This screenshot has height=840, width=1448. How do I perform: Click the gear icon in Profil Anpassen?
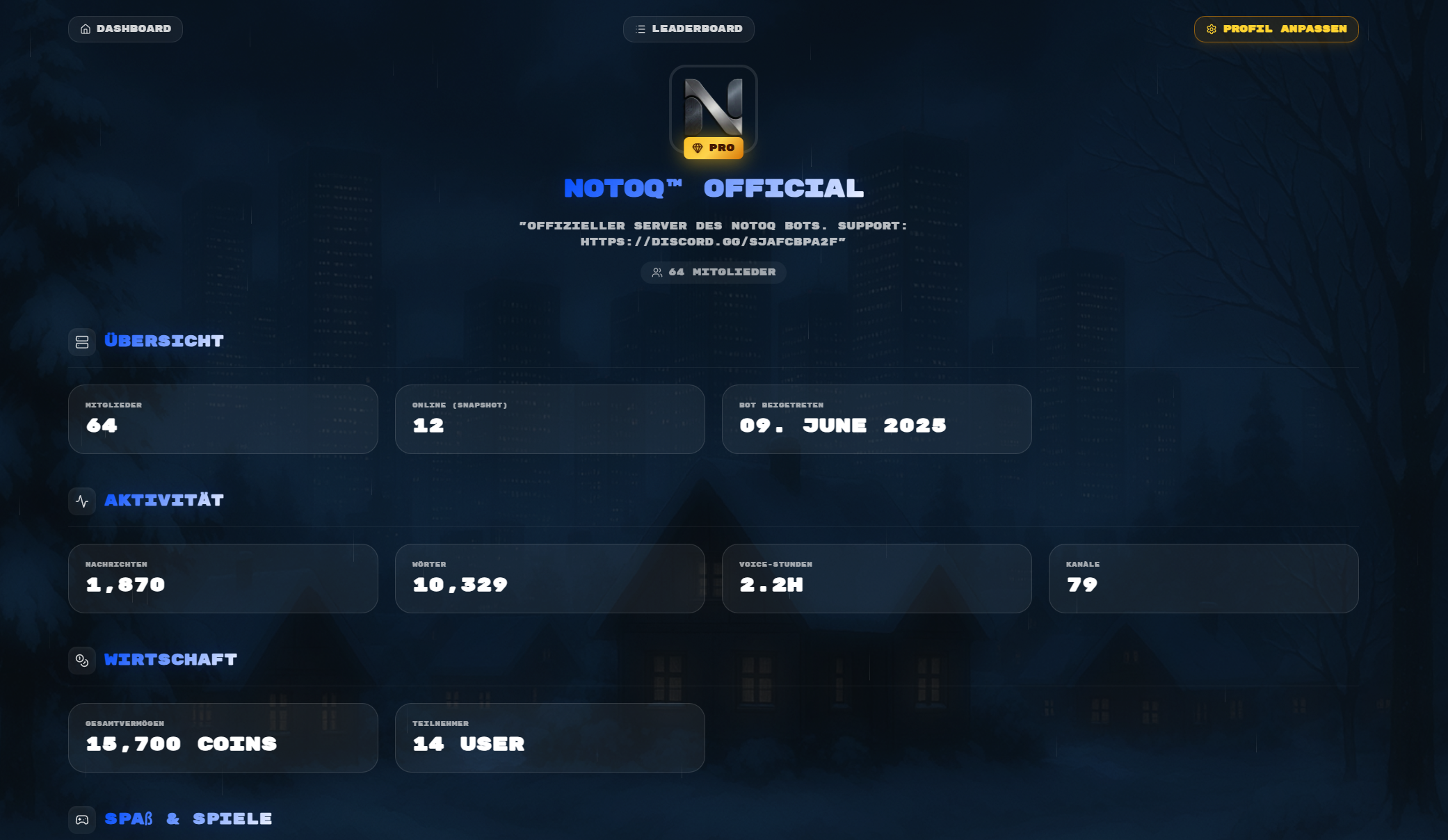(1212, 29)
